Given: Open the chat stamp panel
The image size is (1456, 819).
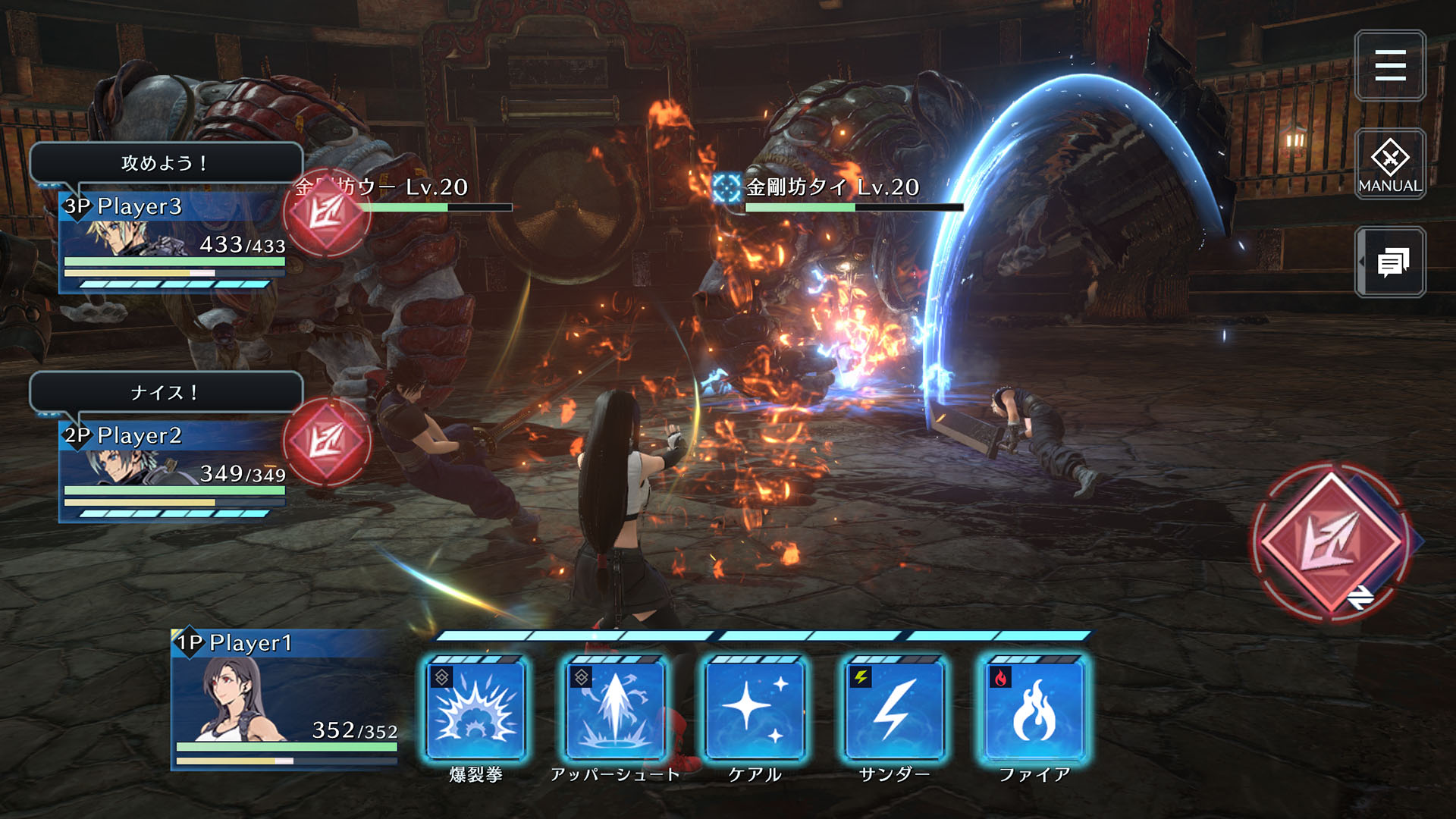Looking at the screenshot, I should pos(1391,262).
